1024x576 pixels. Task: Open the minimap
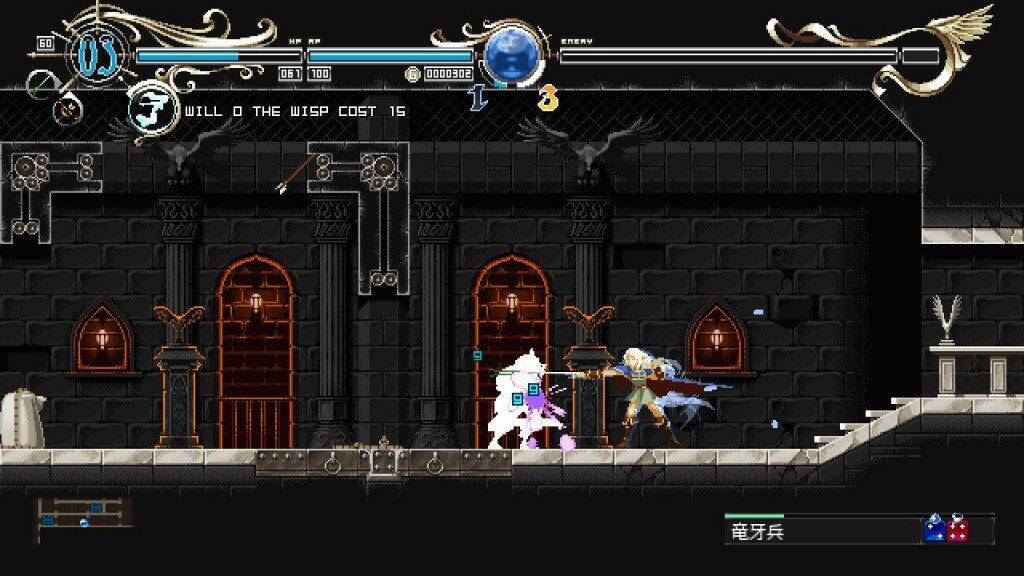point(84,512)
